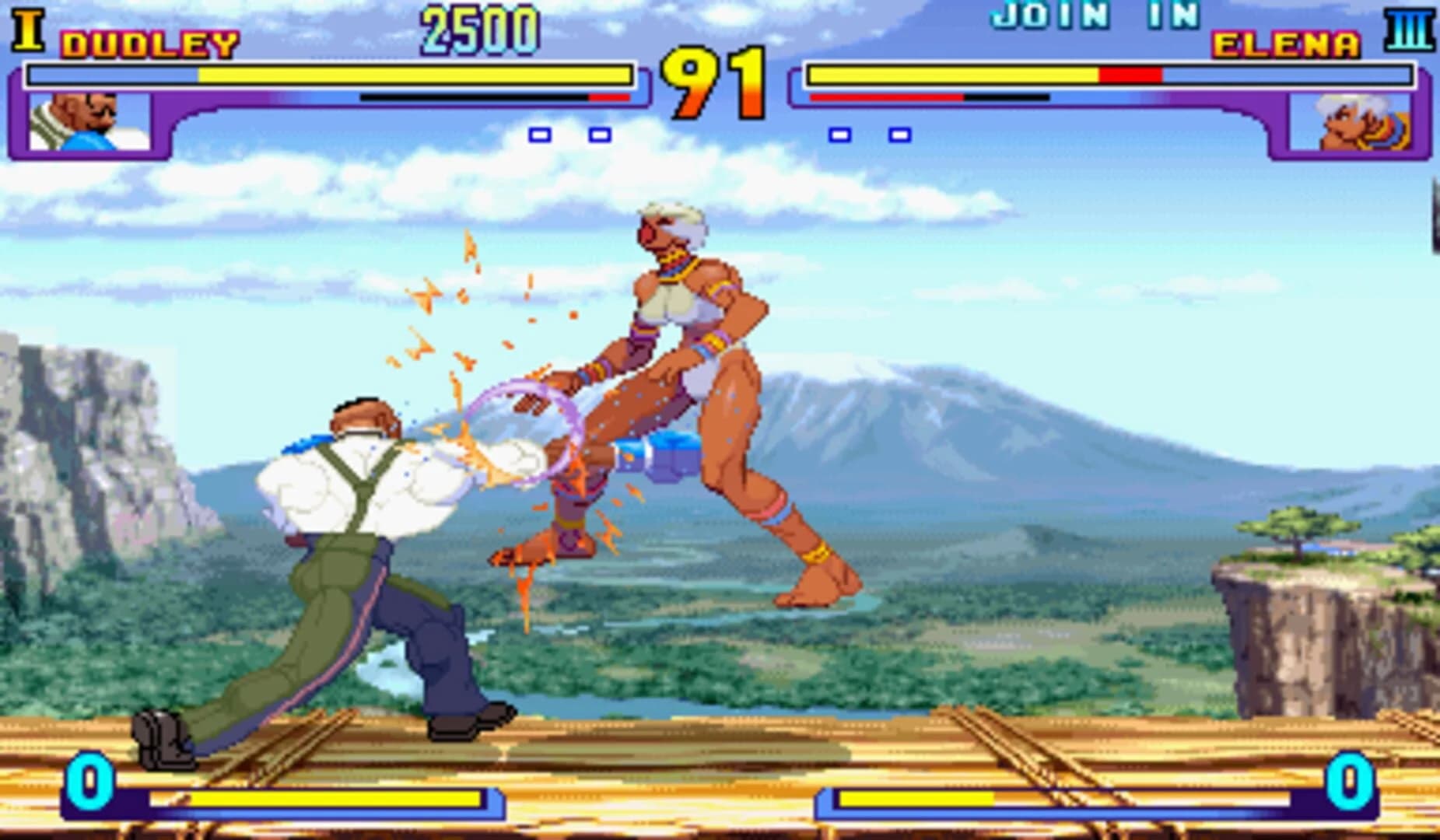Expand the JOIN IN prompt

coord(1097,14)
